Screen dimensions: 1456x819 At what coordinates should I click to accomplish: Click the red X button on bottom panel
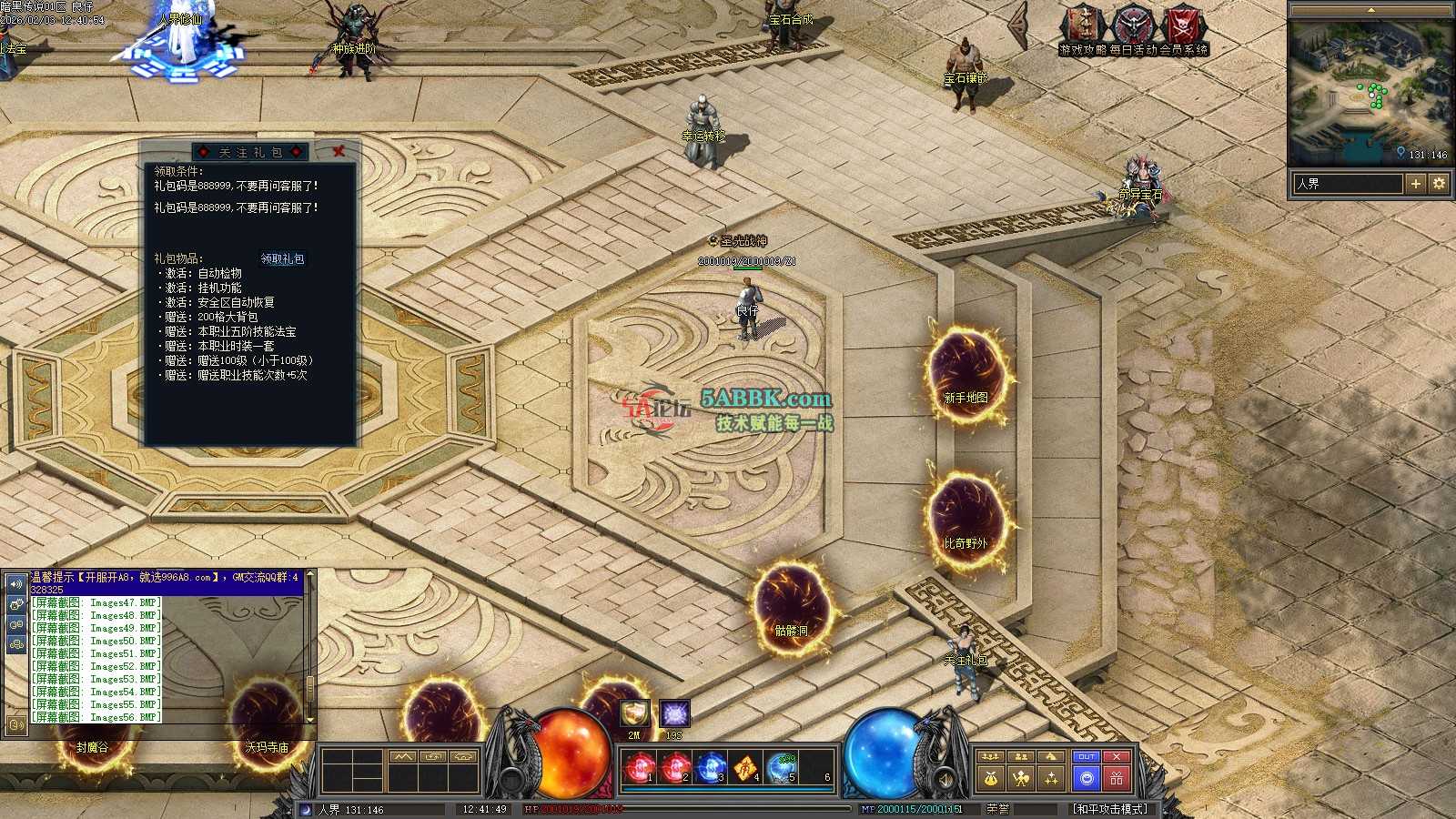[x=1117, y=757]
